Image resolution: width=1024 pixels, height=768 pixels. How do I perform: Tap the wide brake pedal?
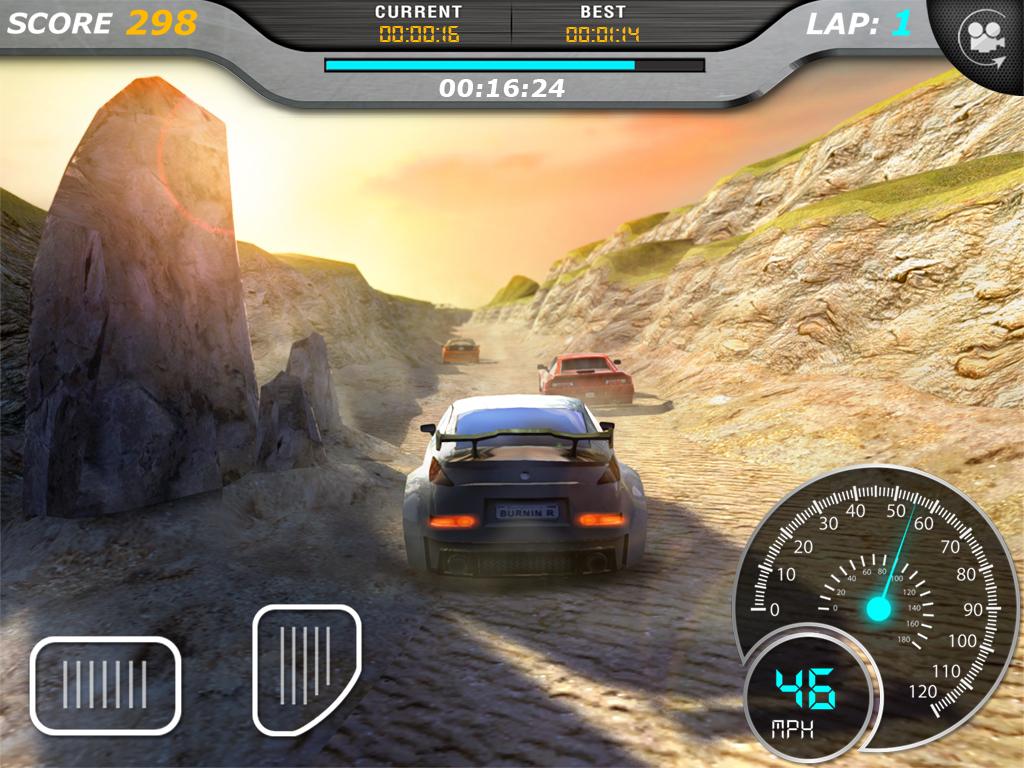tap(105, 685)
